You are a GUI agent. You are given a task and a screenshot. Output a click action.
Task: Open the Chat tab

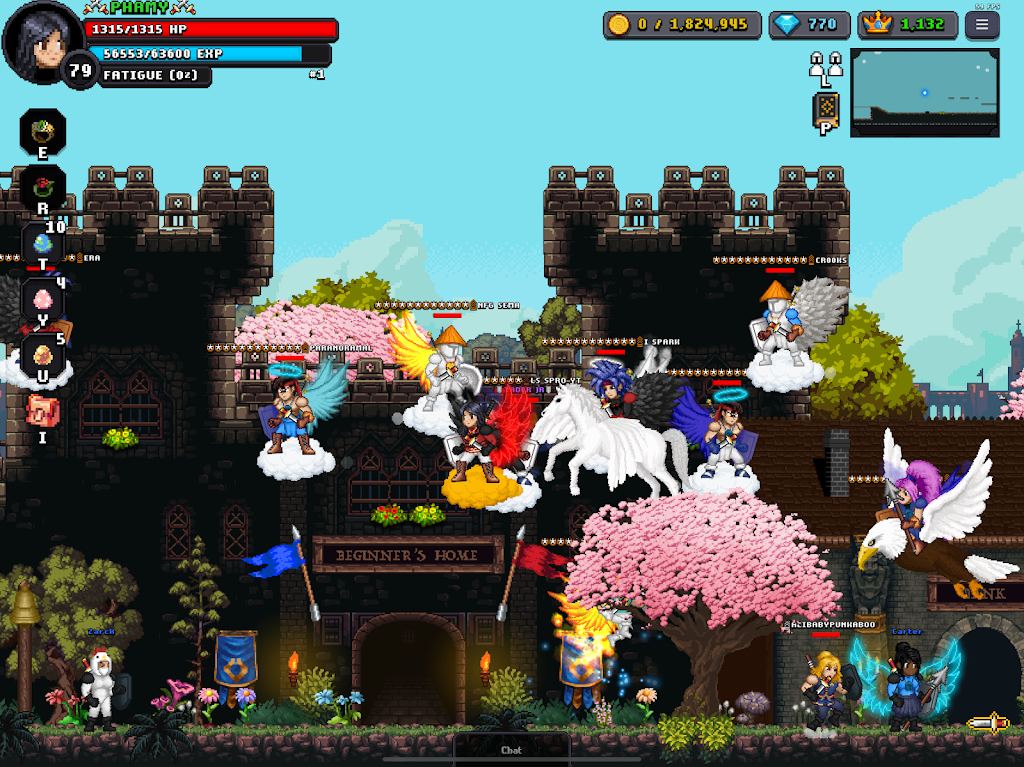(511, 749)
